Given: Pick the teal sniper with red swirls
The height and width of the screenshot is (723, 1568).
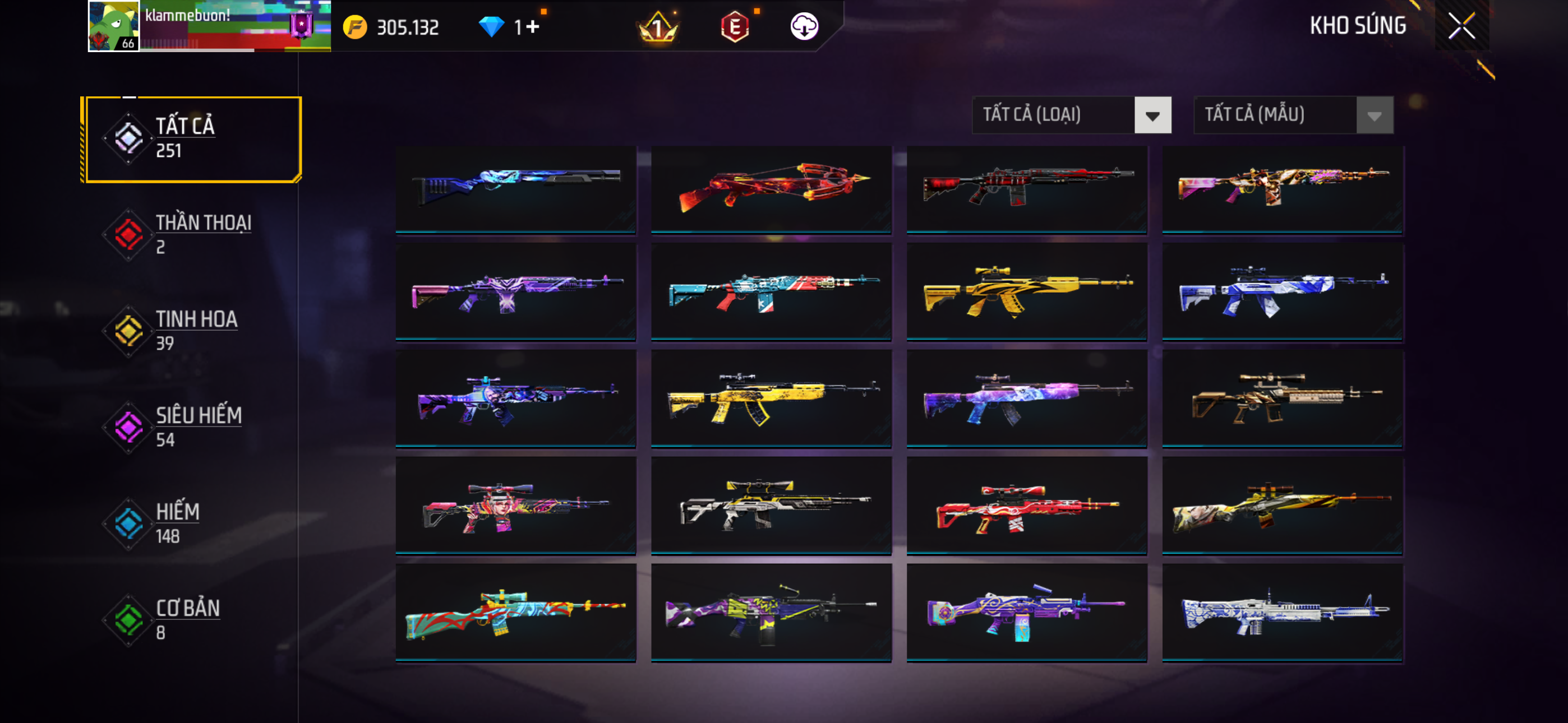Looking at the screenshot, I should [515, 611].
